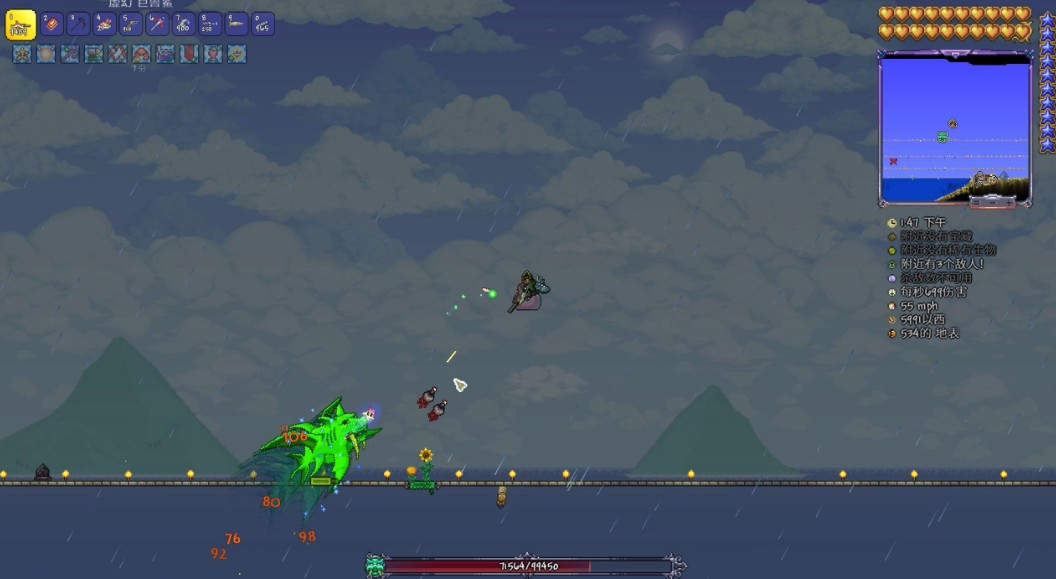Select the food platter hotbar slot
Viewport: 1056px width, 579px height.
(x=104, y=24)
